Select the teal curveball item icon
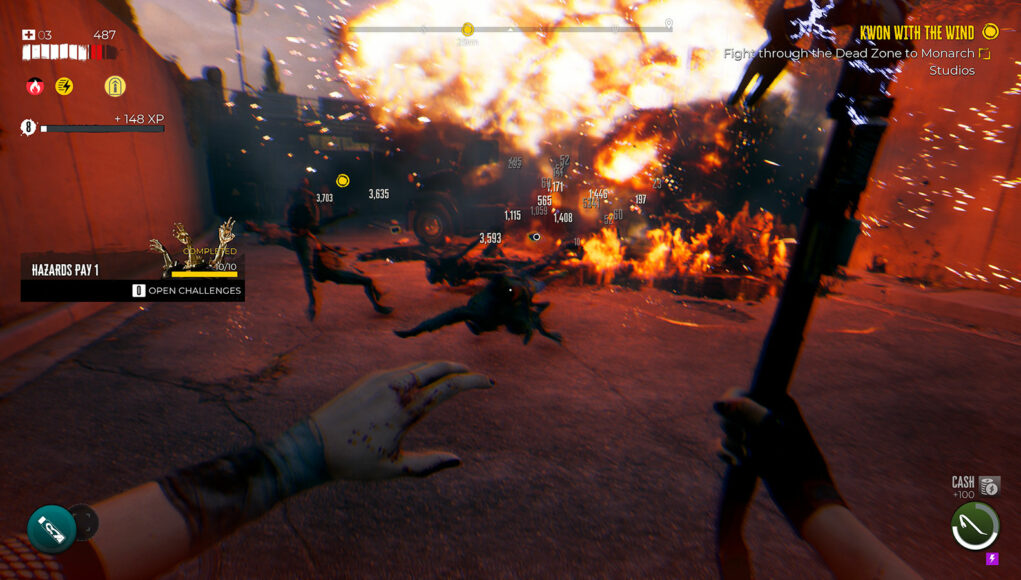The width and height of the screenshot is (1021, 580). click(x=51, y=529)
